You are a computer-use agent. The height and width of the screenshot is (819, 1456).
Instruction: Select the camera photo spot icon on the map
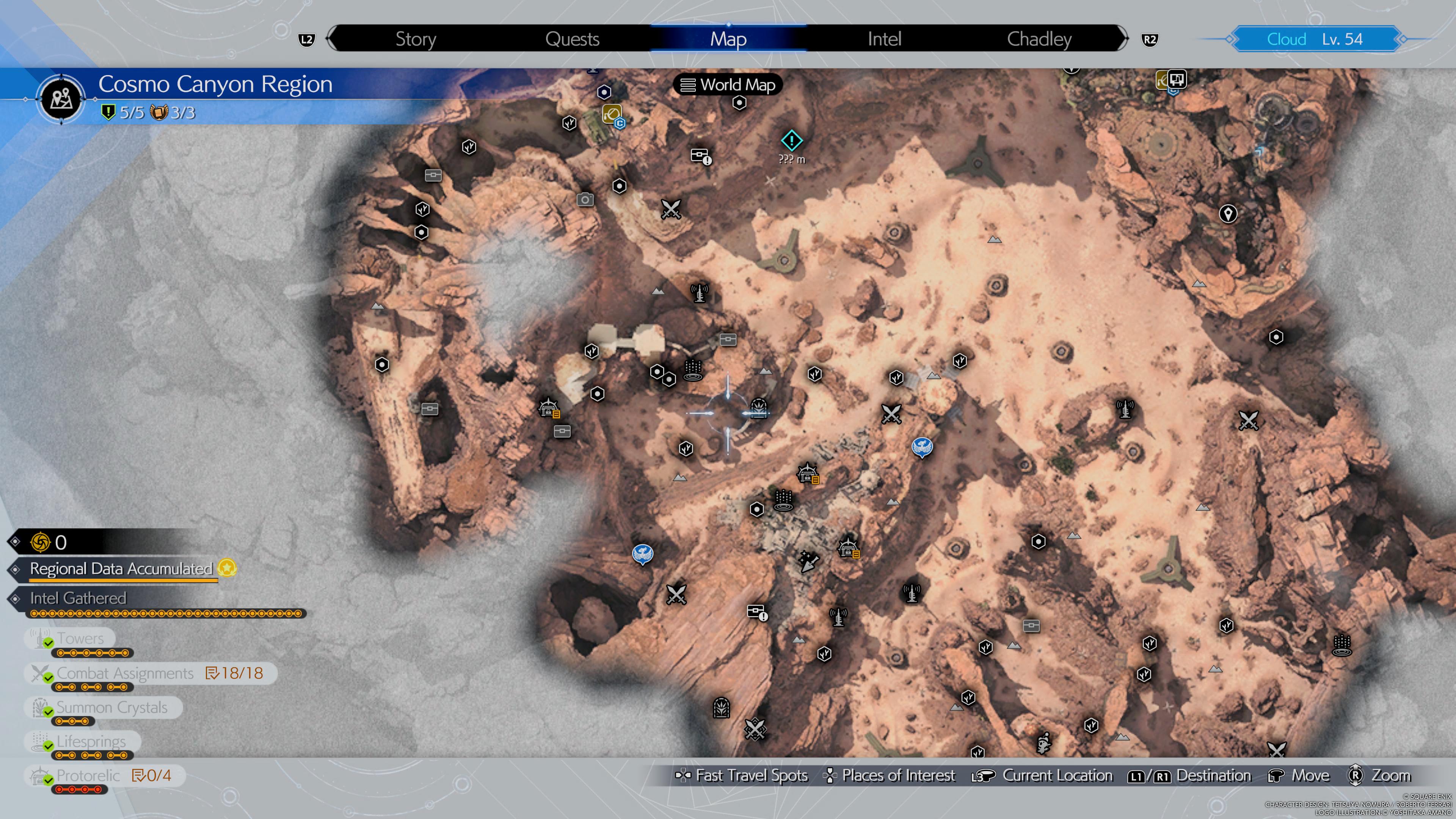tap(585, 199)
